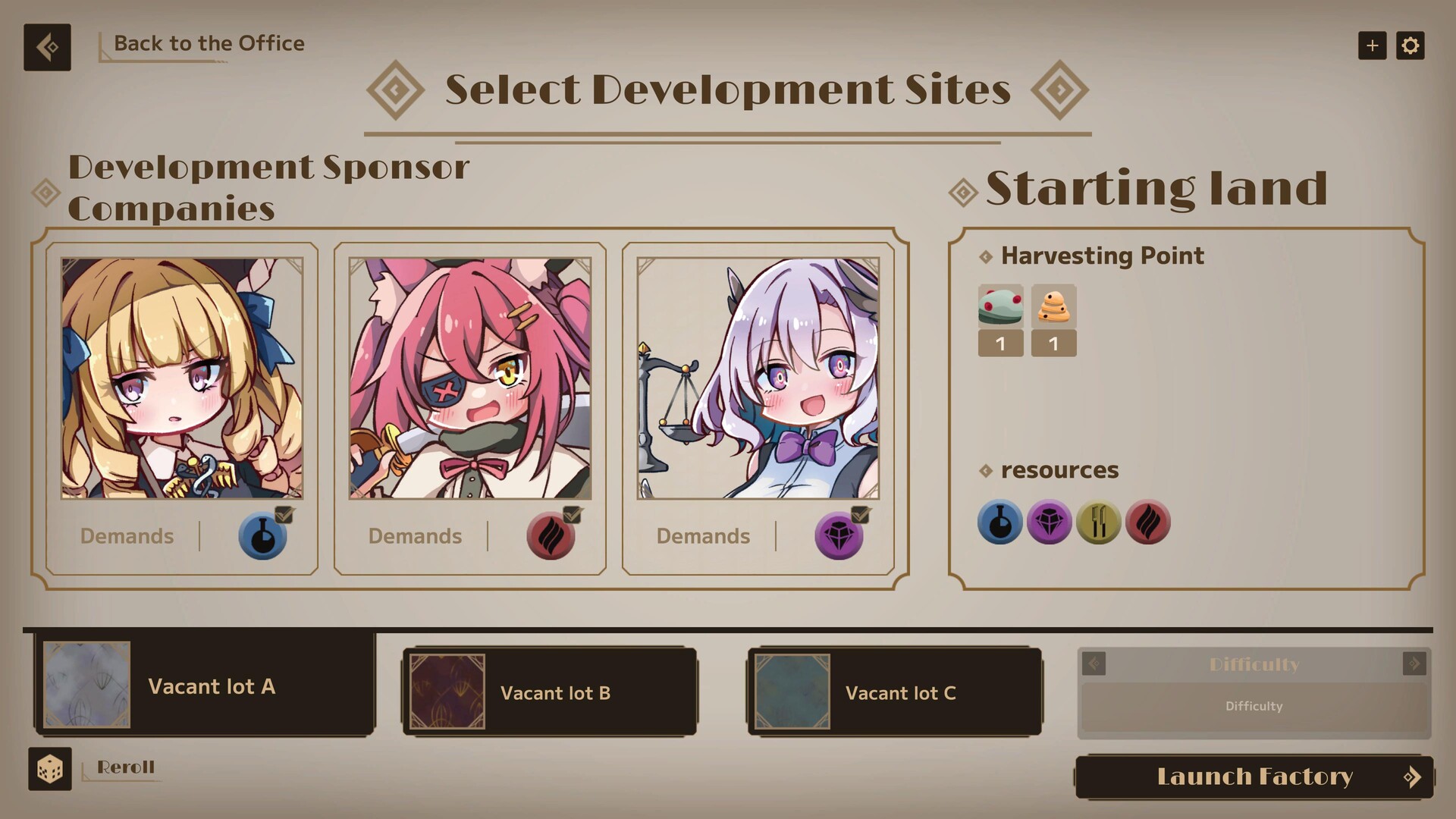Click the knife-and-fork food resource icon
The width and height of the screenshot is (1456, 819).
point(1098,522)
